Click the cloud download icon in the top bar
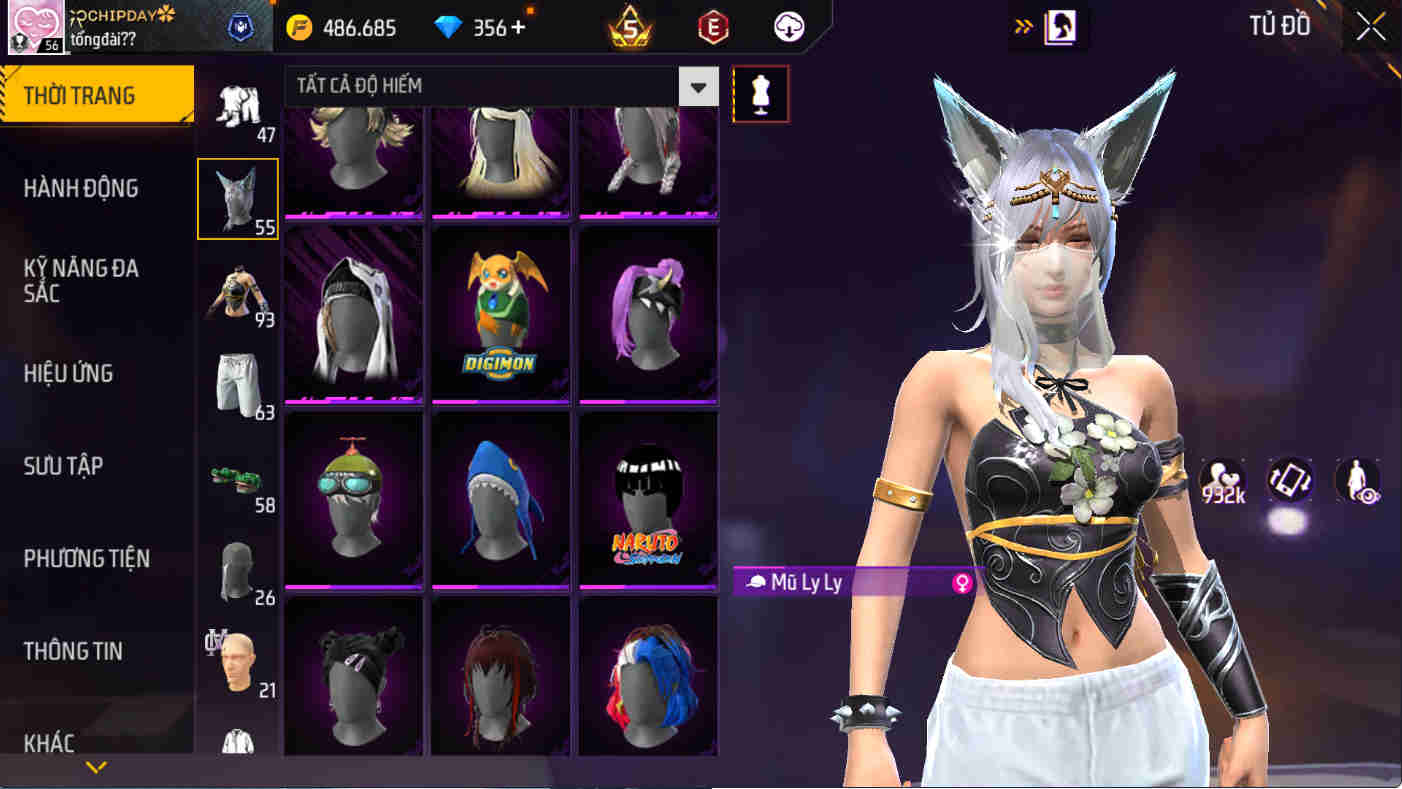This screenshot has width=1402, height=789. point(787,27)
